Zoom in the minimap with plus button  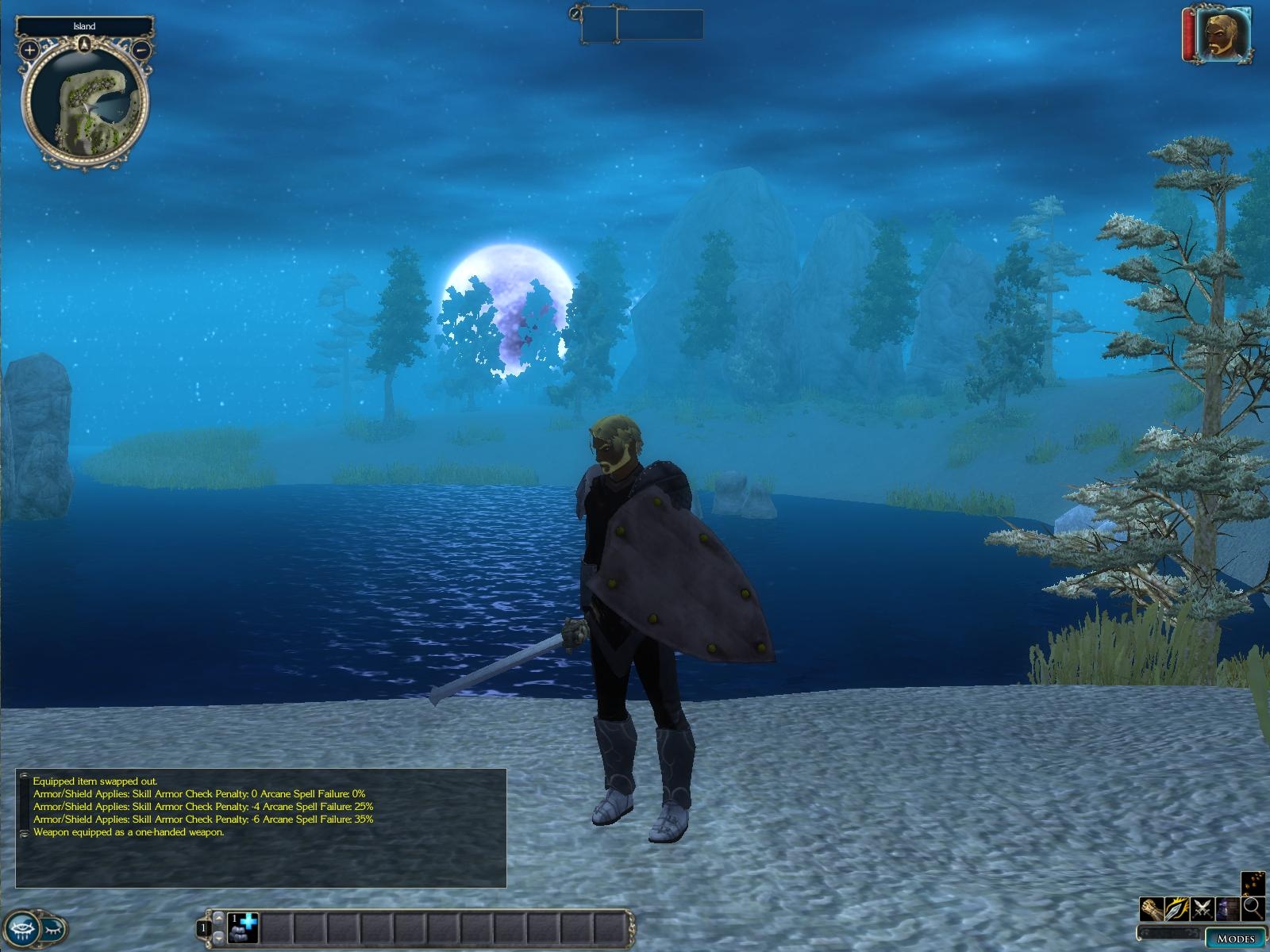[x=29, y=50]
